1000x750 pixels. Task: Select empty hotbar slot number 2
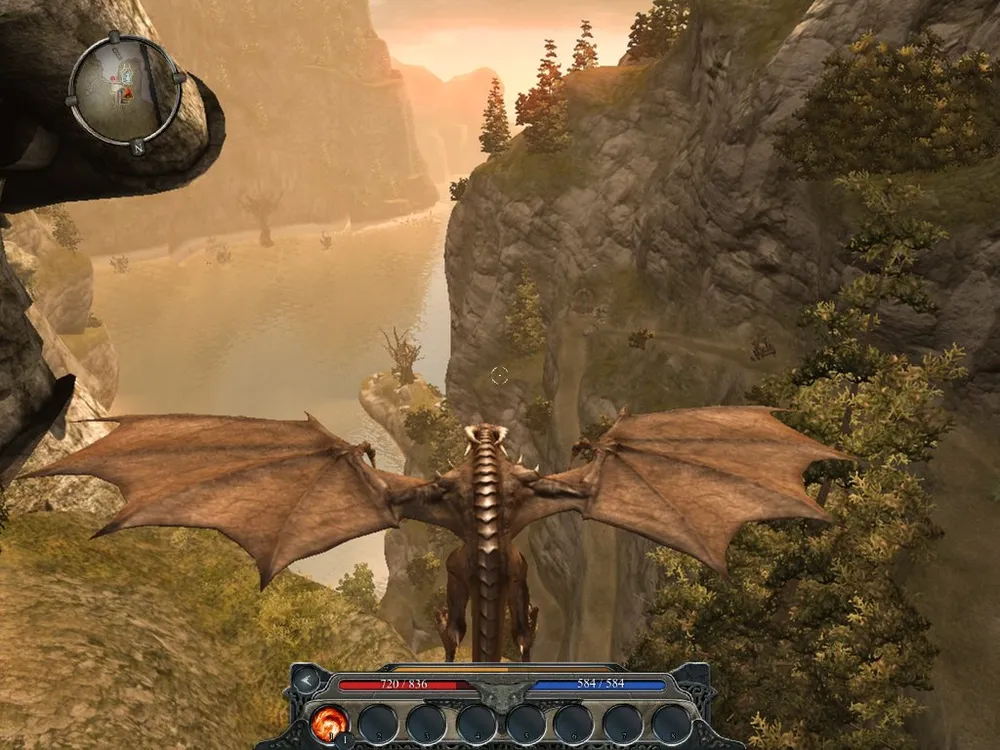tap(378, 724)
